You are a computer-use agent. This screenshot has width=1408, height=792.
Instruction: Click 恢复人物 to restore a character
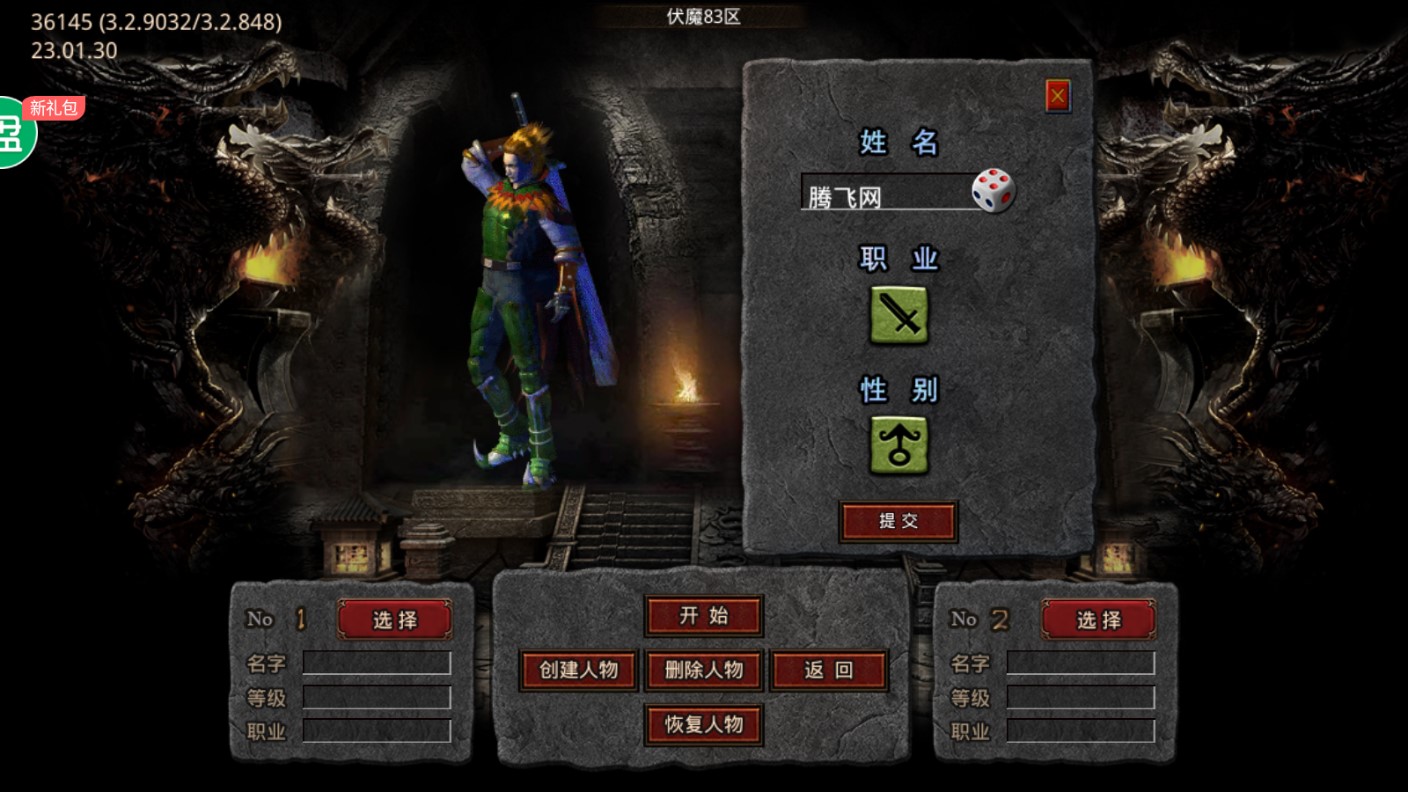pos(703,725)
